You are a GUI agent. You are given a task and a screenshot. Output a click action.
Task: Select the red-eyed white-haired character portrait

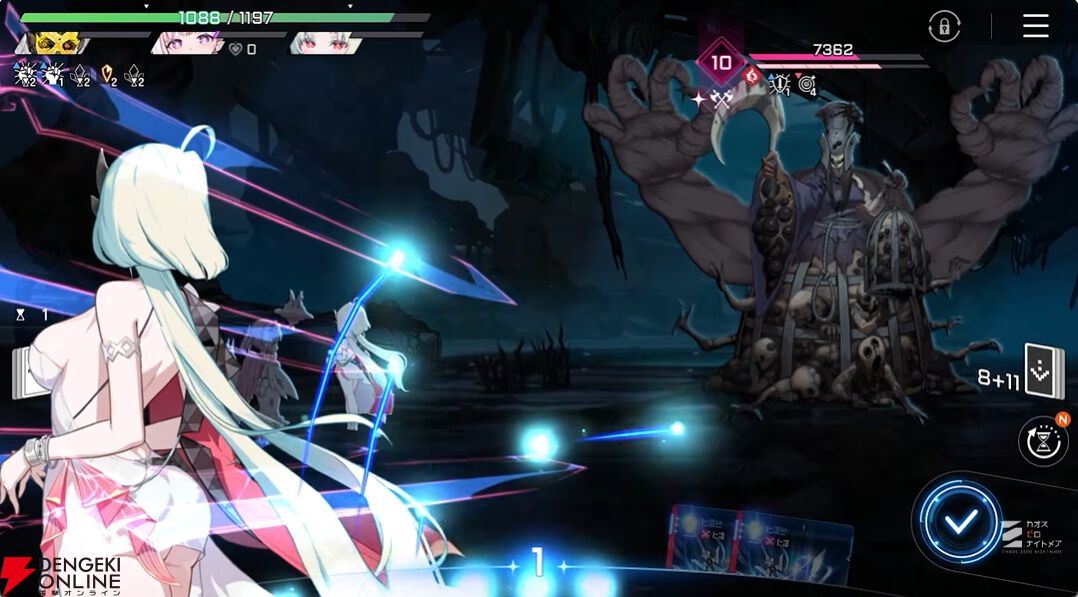pyautogui.click(x=323, y=44)
